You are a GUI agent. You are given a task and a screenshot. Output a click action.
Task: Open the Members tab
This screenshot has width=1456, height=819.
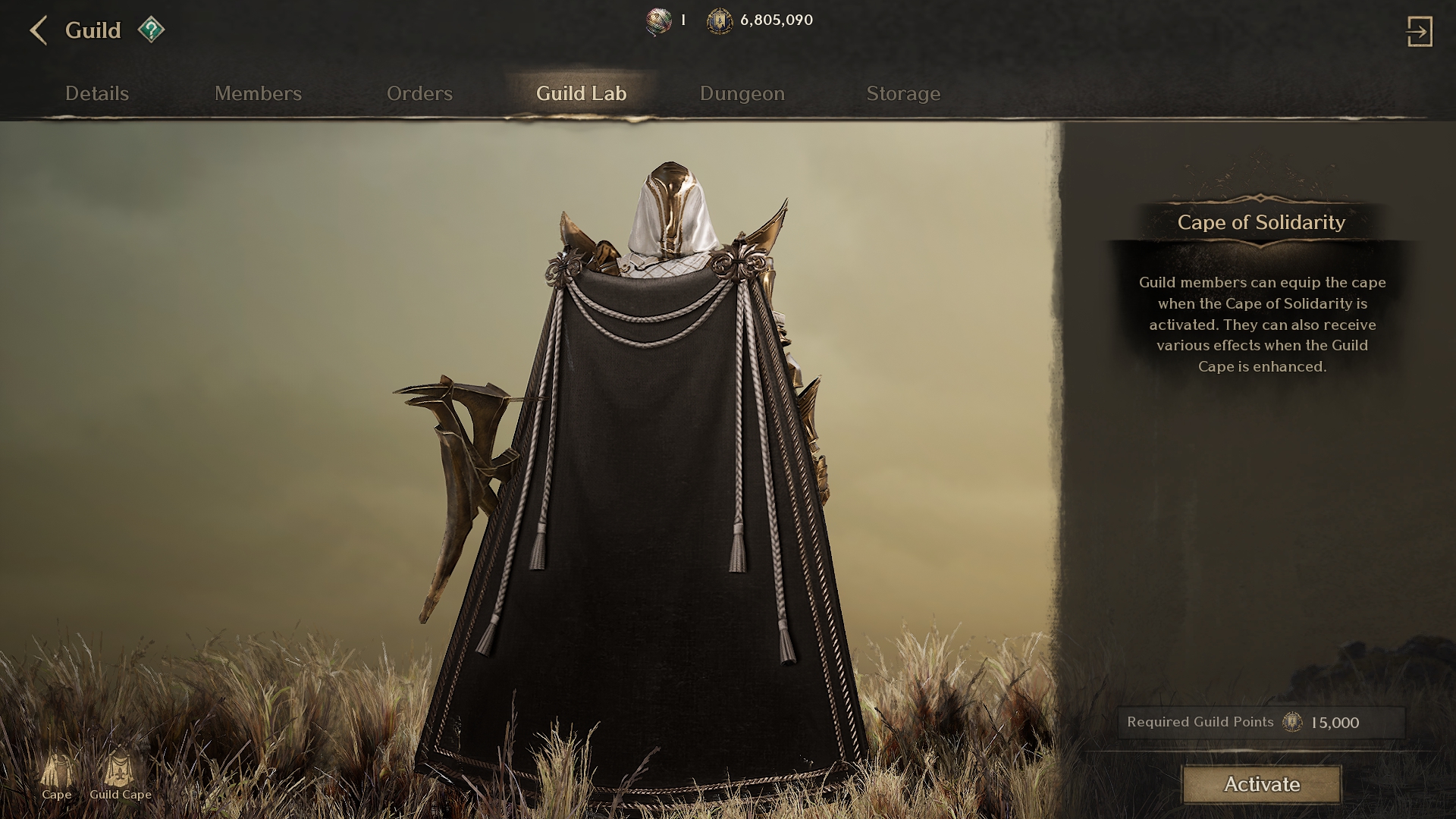(258, 93)
